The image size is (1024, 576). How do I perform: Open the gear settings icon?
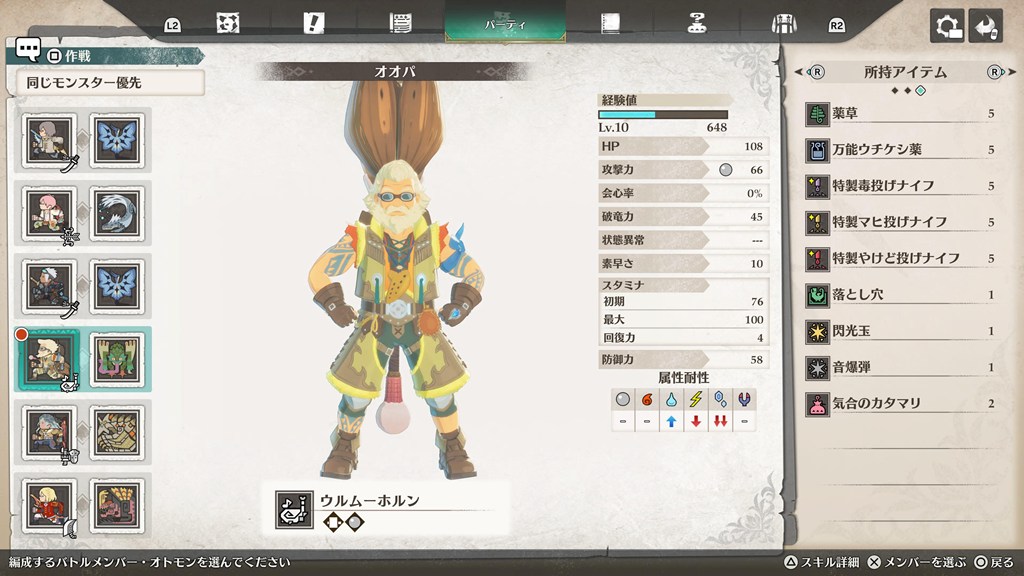coord(947,26)
